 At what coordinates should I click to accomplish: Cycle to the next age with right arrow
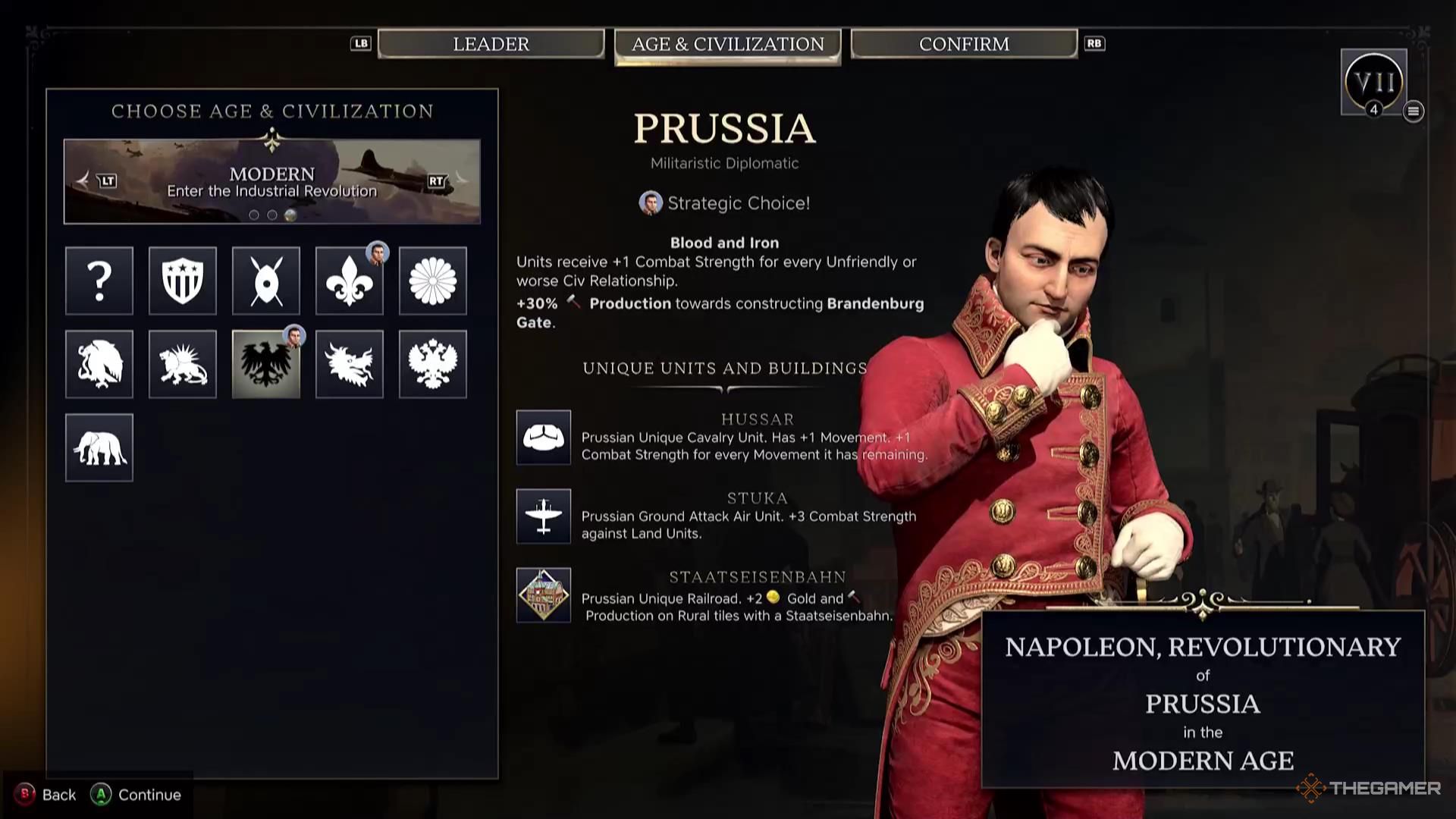coord(460,180)
